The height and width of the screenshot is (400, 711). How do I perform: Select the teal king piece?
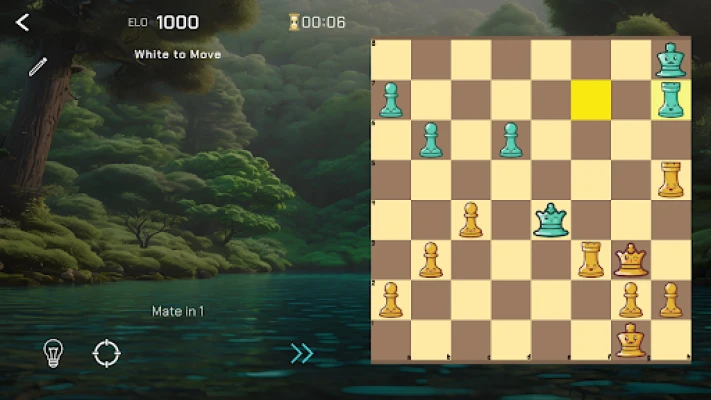[x=670, y=59]
